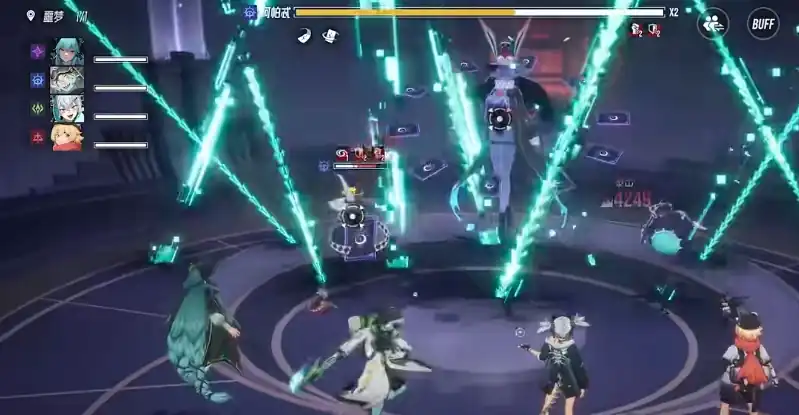Click the location pin icon beside the area name
Viewport: 799px width, 415px height.
(31, 17)
